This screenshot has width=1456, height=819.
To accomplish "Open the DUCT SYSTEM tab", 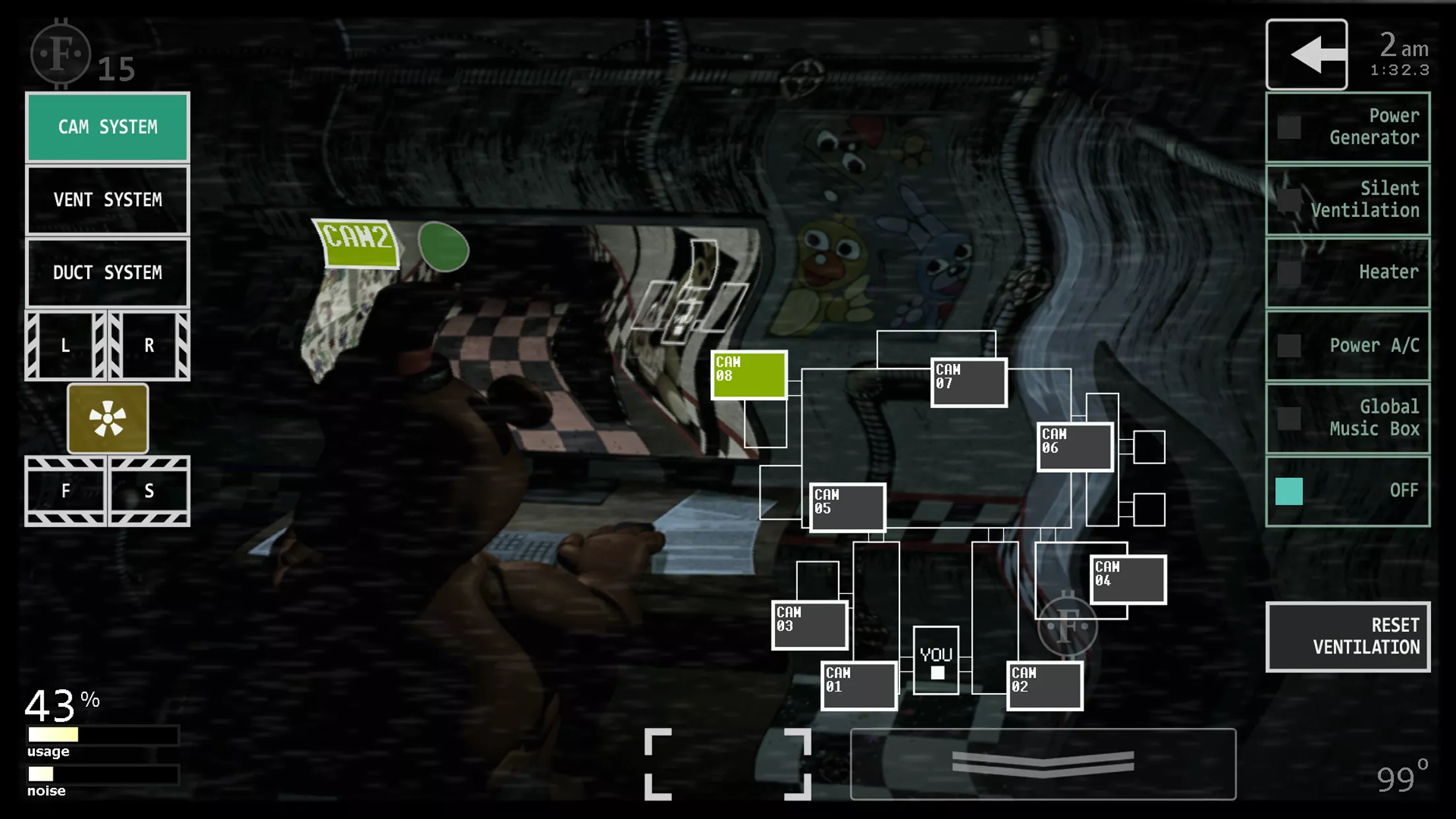I will [x=107, y=272].
